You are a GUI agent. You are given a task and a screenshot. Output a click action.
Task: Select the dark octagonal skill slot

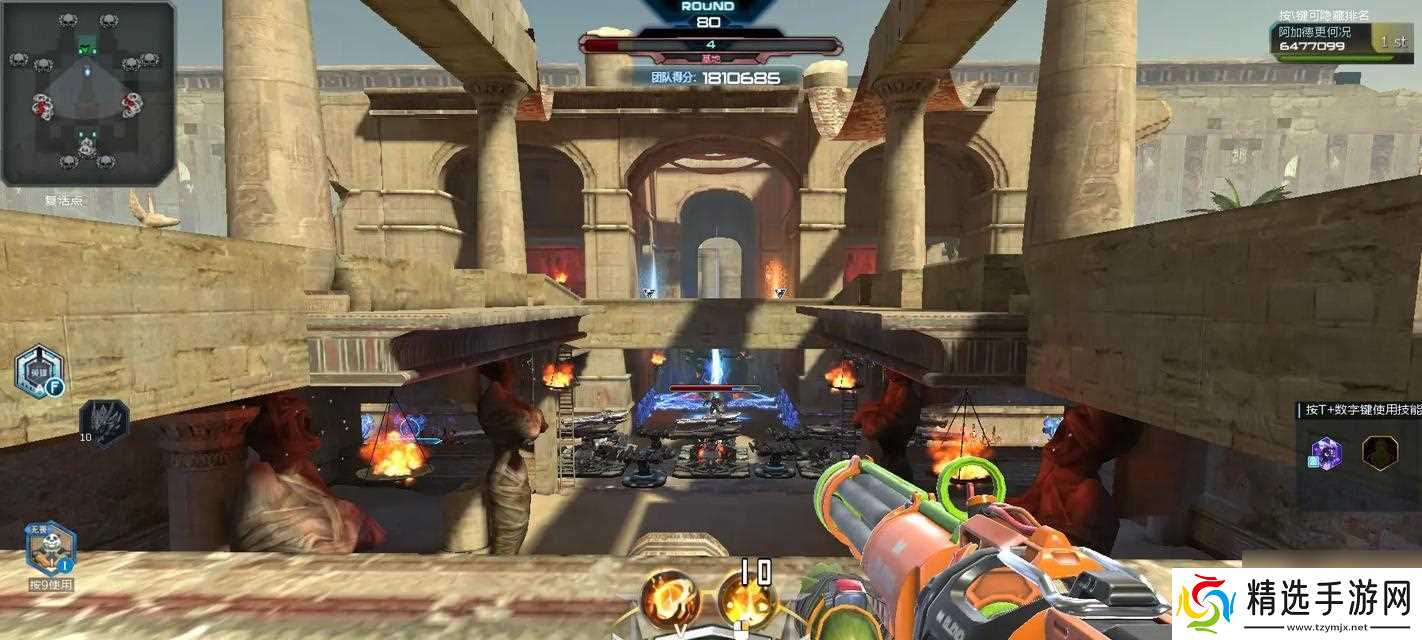click(1379, 453)
